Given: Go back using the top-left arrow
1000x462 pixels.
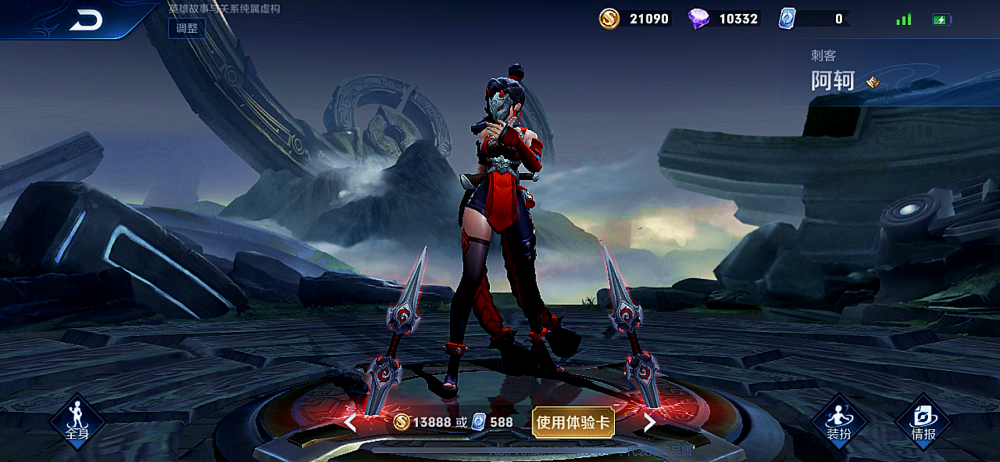Looking at the screenshot, I should pyautogui.click(x=85, y=21).
